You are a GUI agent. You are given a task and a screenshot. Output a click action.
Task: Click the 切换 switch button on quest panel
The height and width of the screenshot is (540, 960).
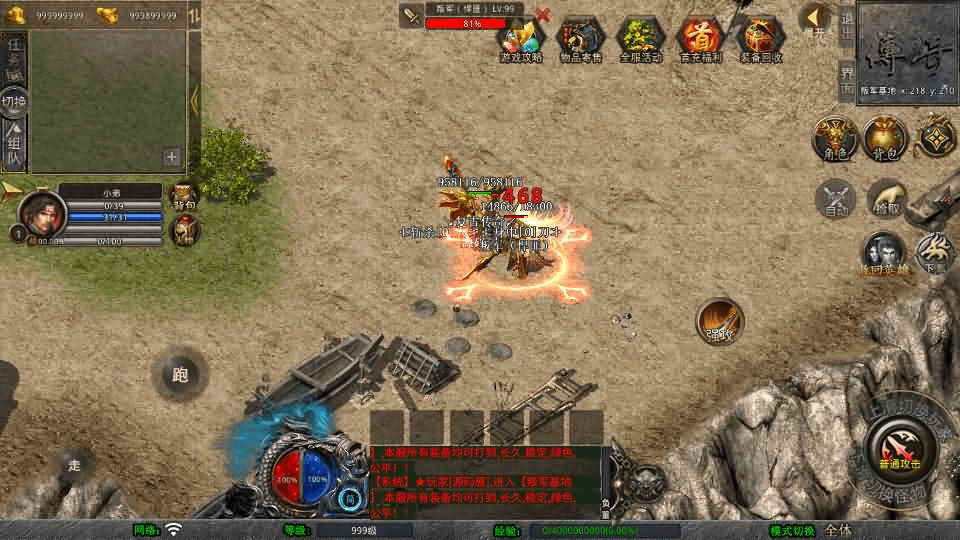click(x=14, y=100)
